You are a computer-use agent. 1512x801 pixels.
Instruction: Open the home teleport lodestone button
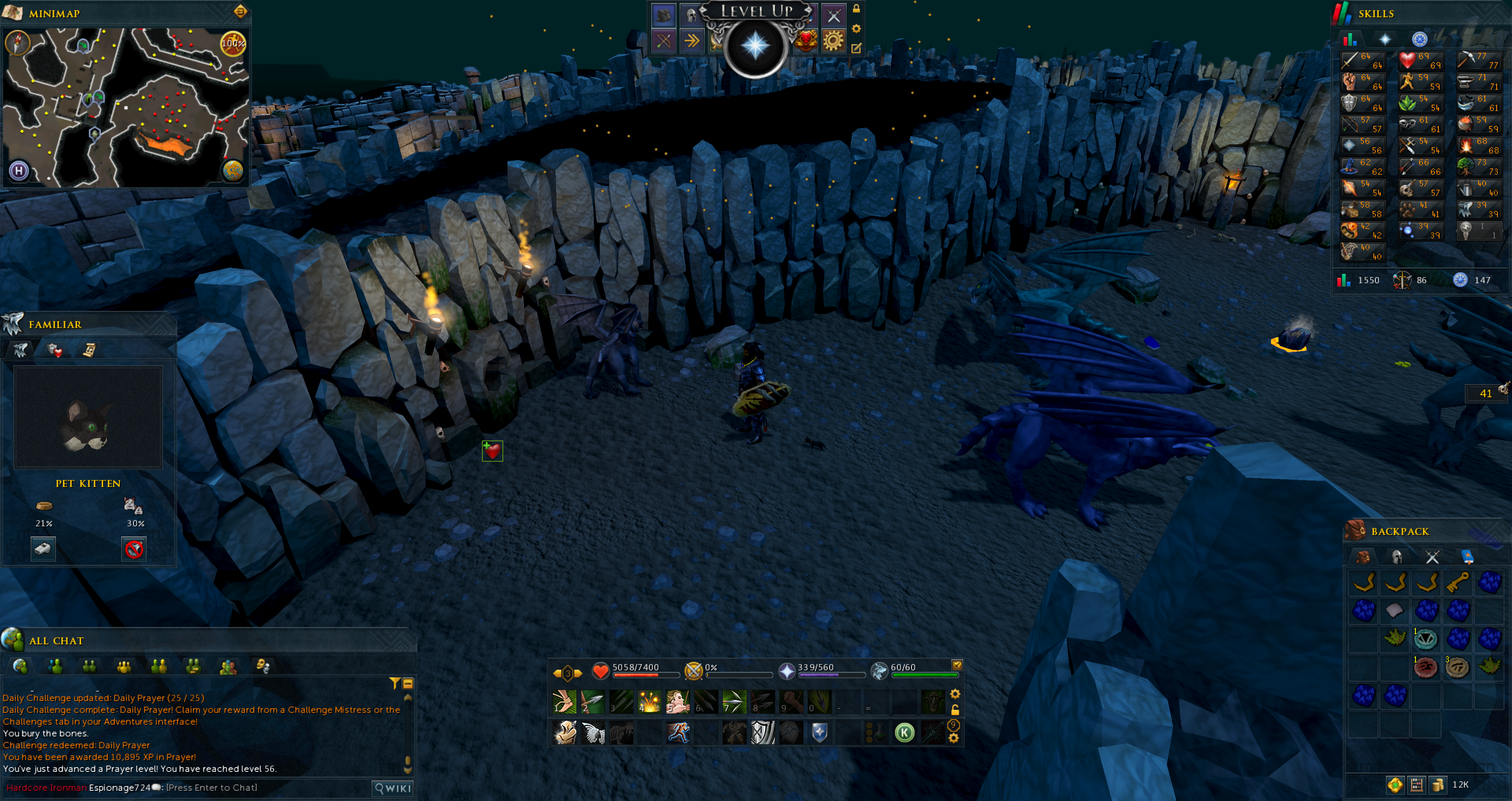tap(19, 171)
